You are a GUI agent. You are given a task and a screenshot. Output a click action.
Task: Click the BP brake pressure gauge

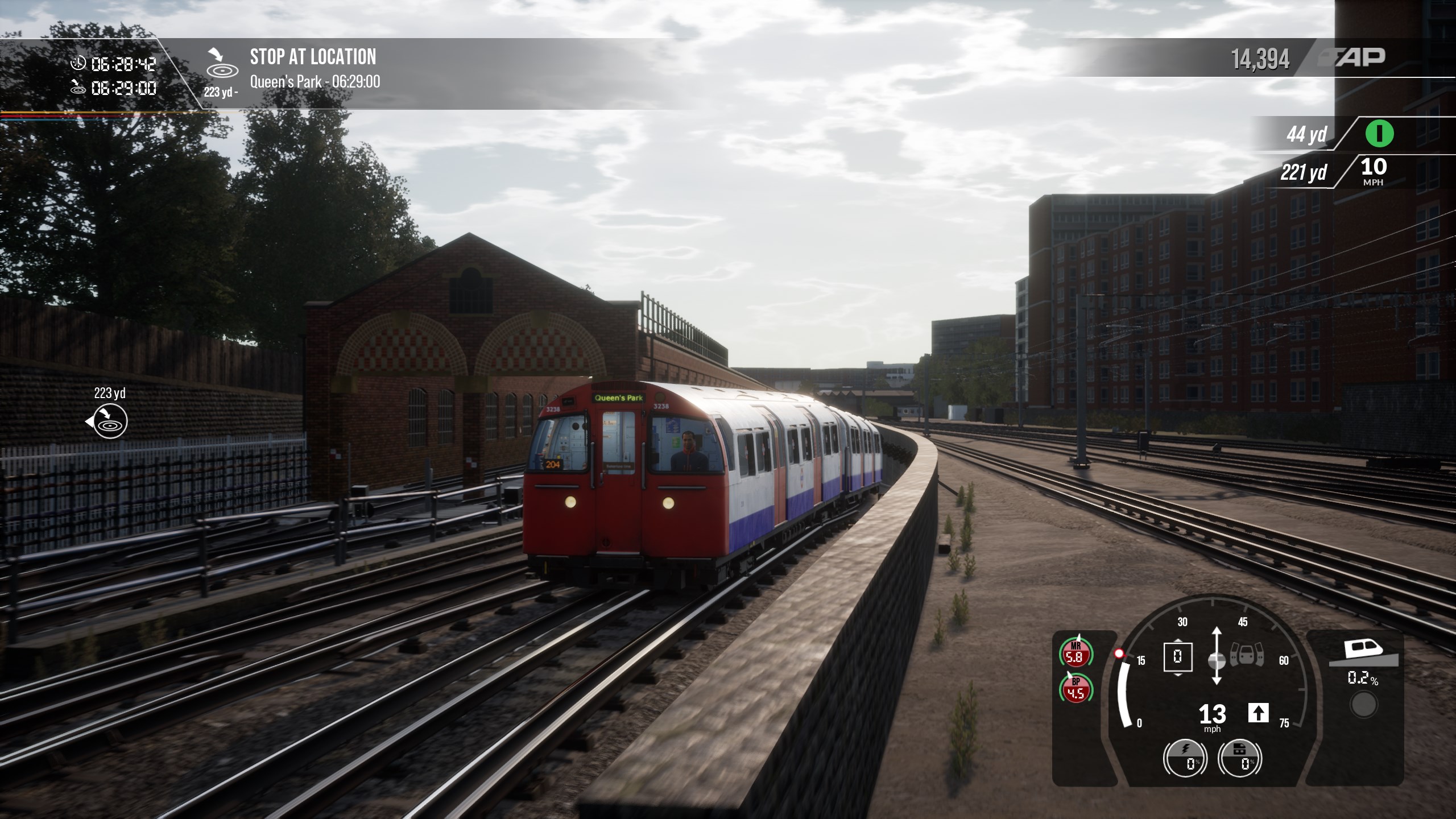pyautogui.click(x=1075, y=689)
